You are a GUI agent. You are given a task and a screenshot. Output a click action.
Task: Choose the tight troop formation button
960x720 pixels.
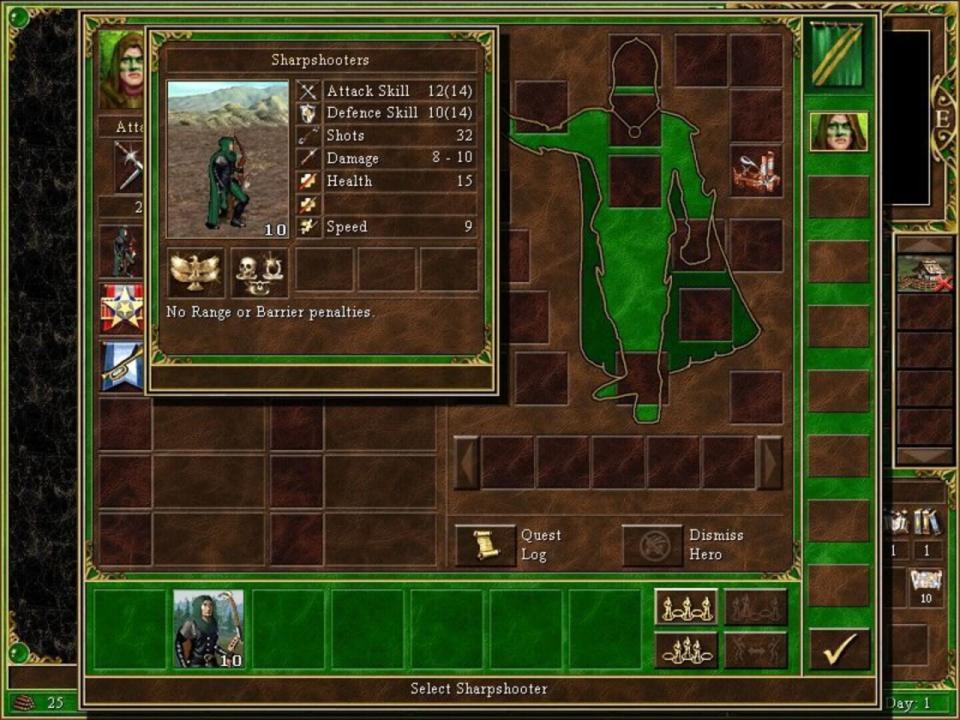(686, 649)
